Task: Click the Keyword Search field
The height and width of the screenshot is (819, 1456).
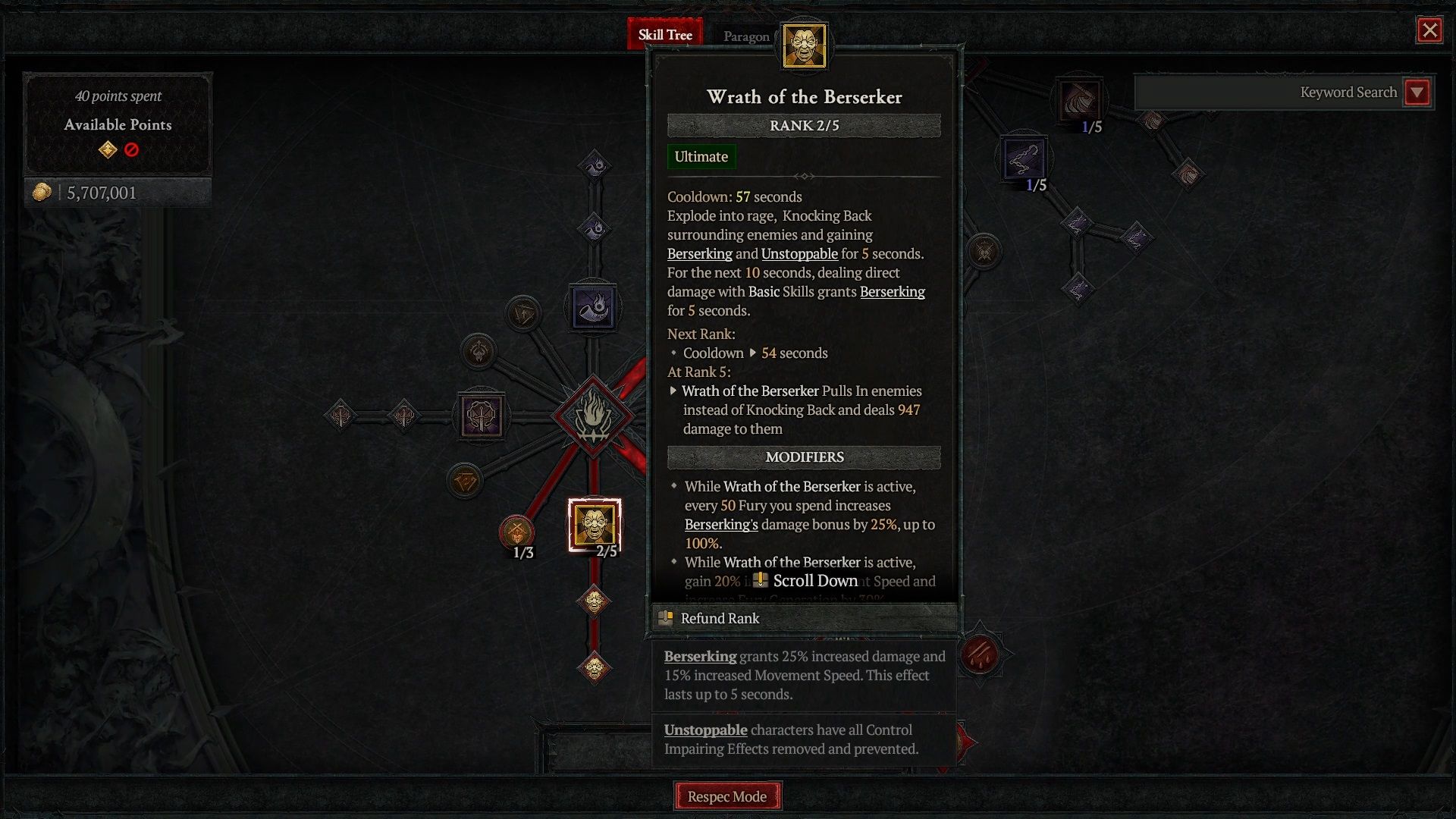Action: [x=1268, y=93]
